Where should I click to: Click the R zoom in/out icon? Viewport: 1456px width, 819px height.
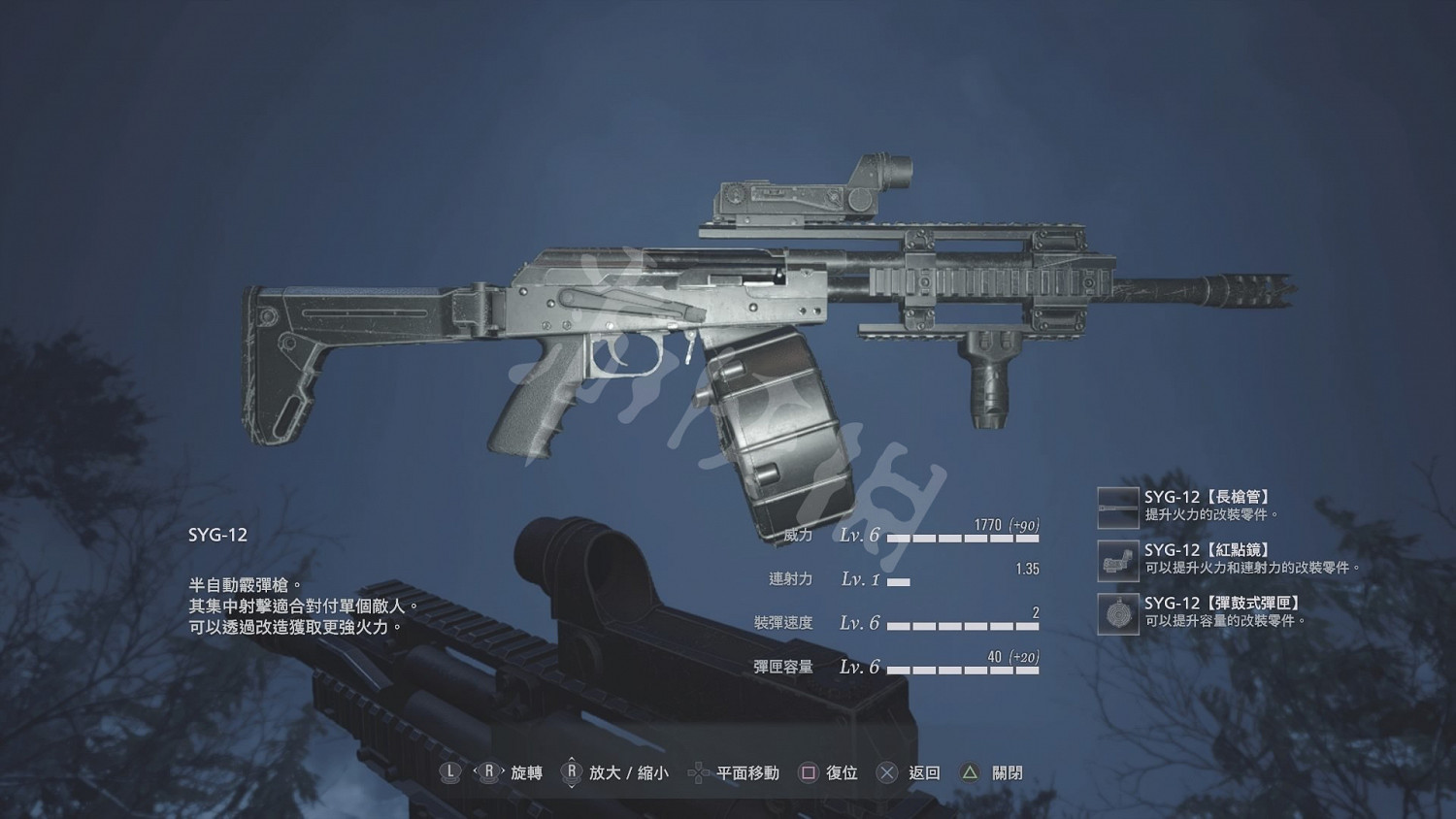pos(572,773)
